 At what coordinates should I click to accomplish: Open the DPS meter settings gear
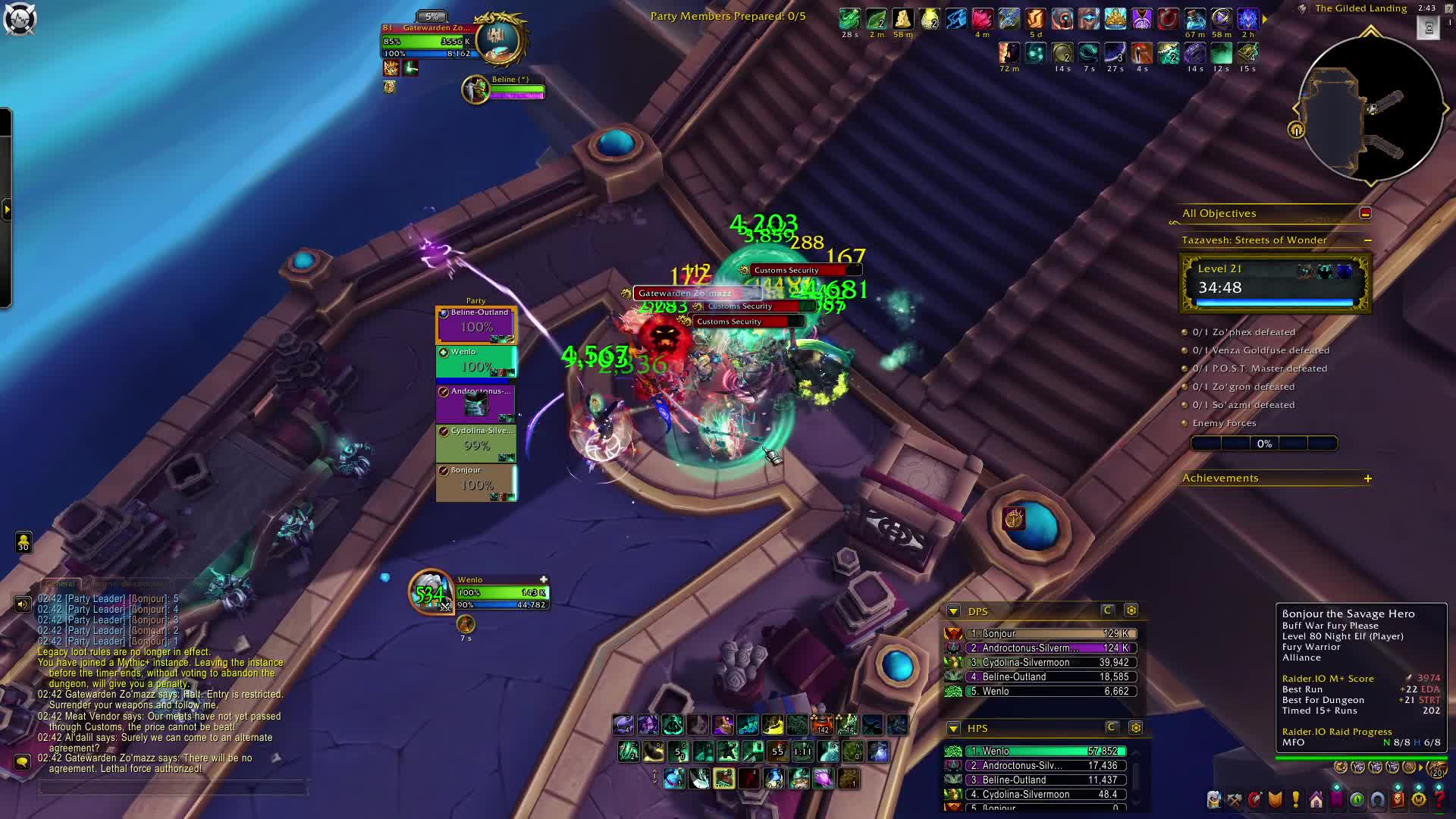tap(1131, 610)
